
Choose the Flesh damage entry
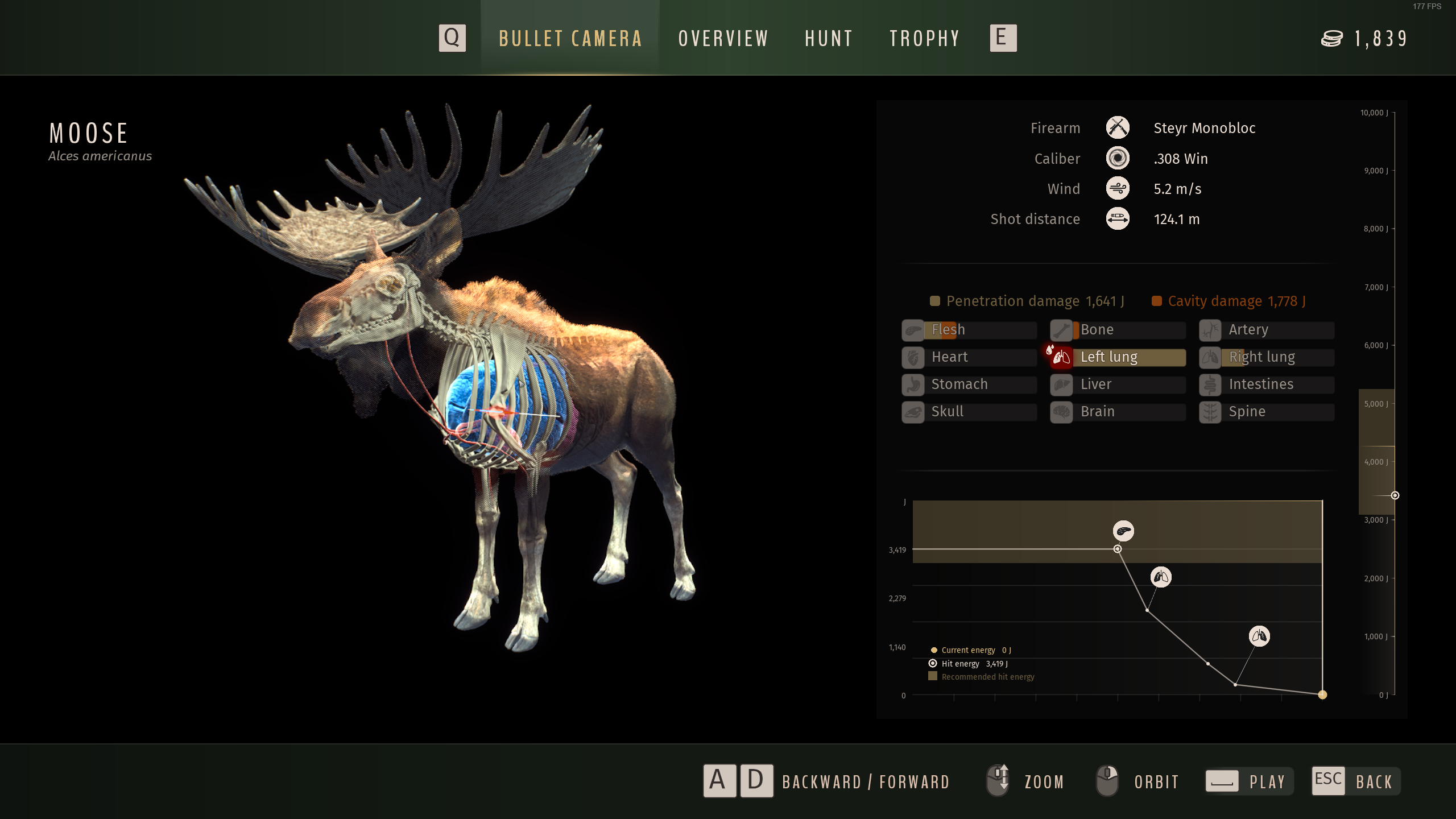[x=969, y=330]
